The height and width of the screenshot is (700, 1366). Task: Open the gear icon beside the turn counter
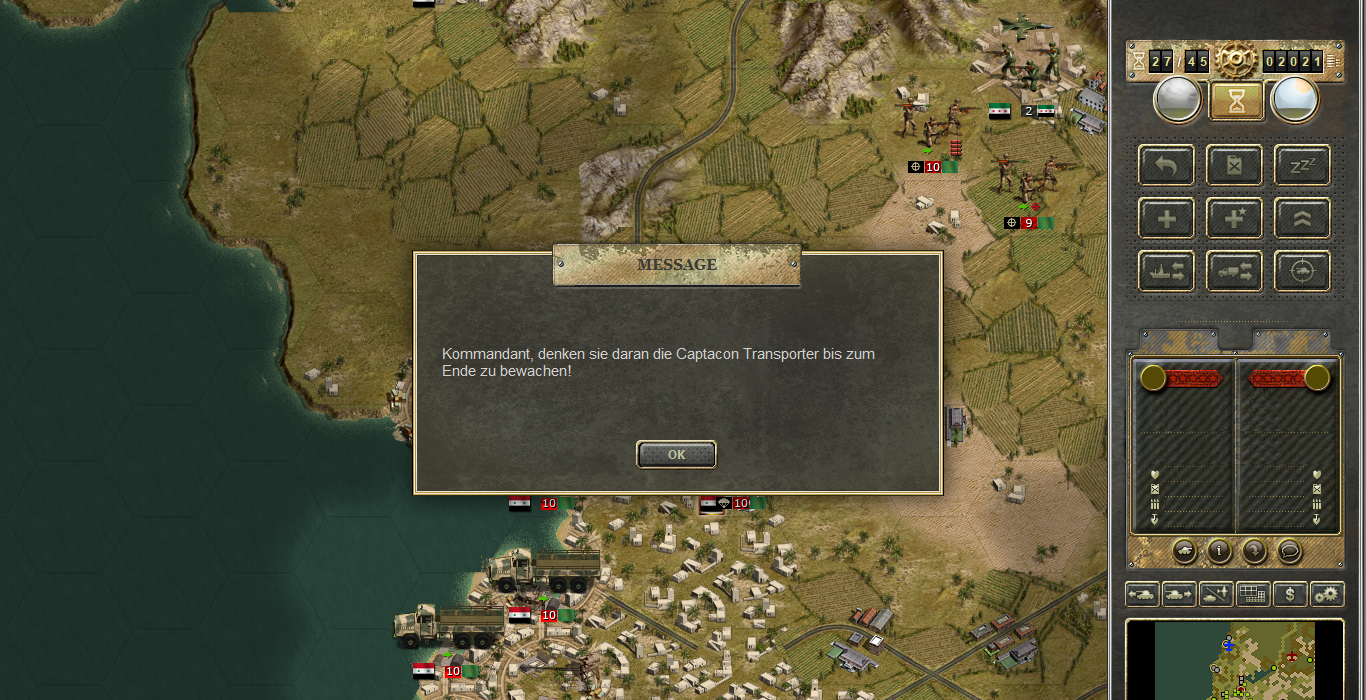(x=1236, y=62)
